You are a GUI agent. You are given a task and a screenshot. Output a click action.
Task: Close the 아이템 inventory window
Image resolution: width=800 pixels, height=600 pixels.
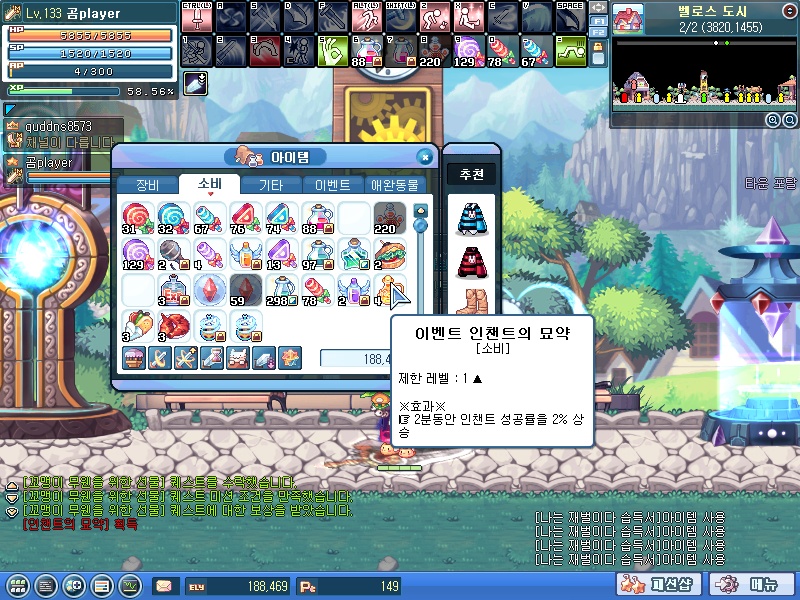point(424,157)
